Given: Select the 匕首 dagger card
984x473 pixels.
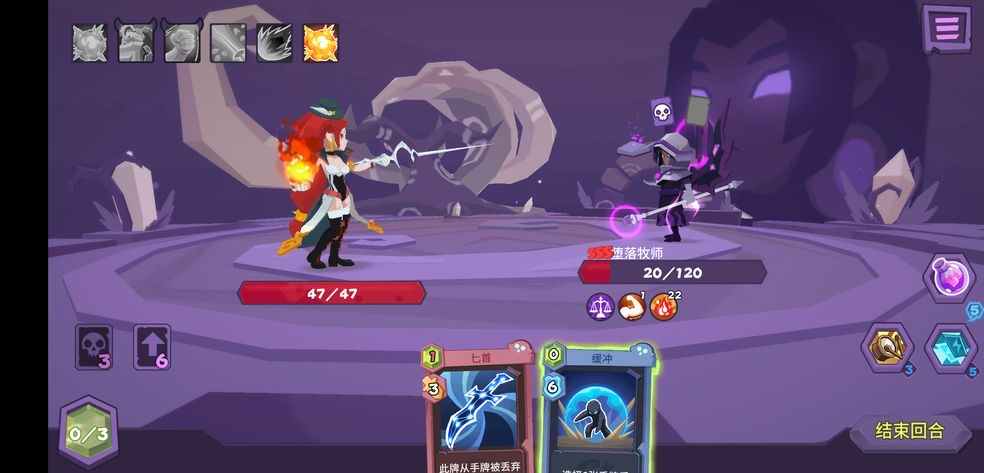Looking at the screenshot, I should [479, 410].
